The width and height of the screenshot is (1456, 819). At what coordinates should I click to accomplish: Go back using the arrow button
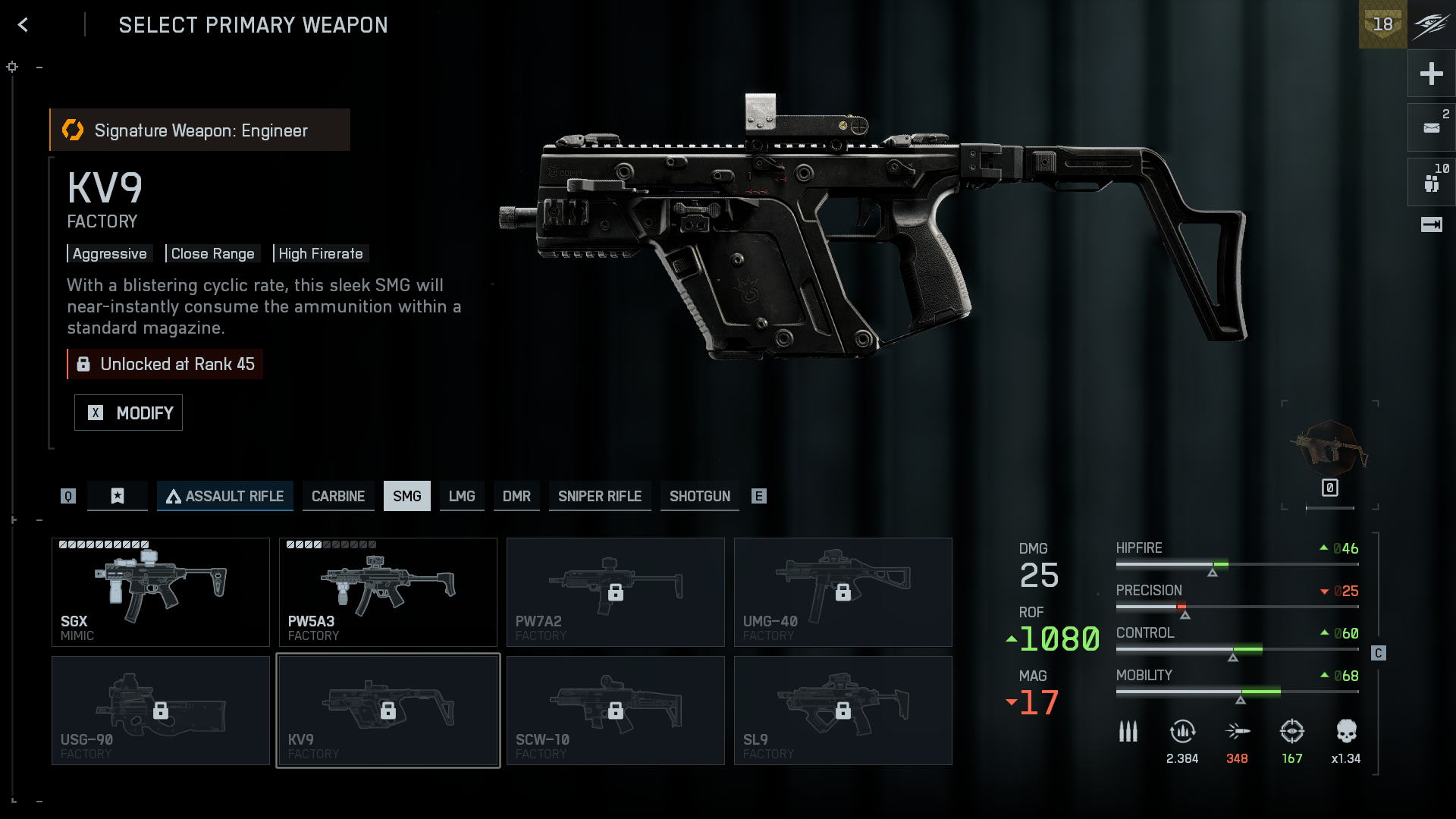click(24, 25)
